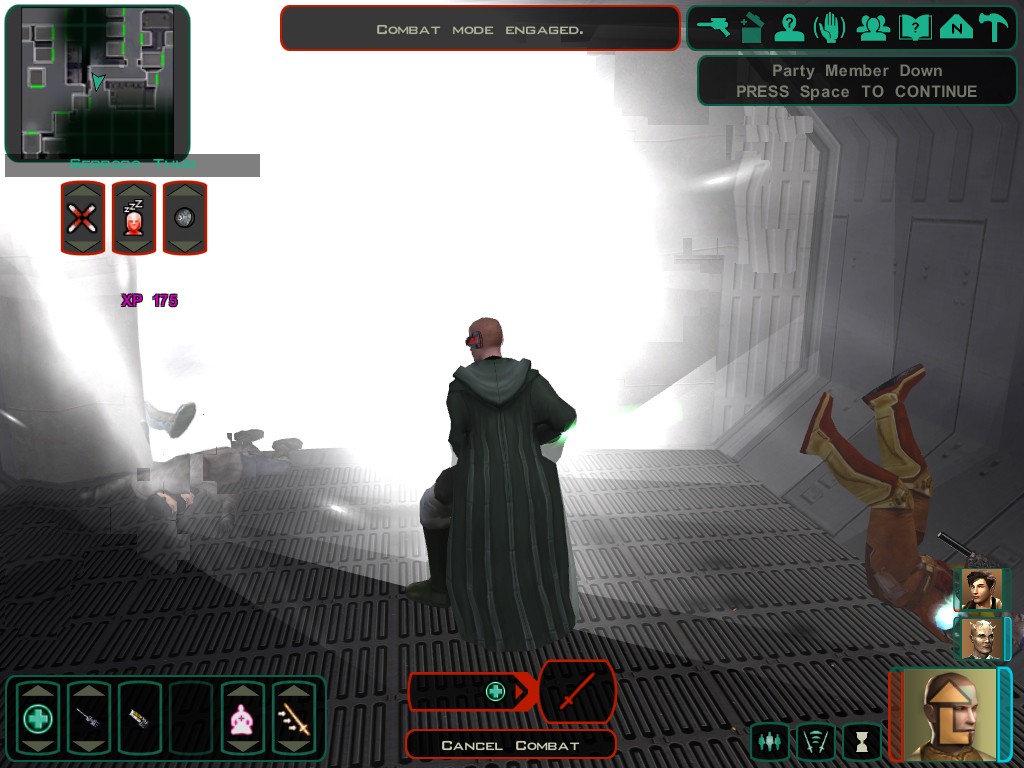Switch to the horned pale party member portrait
Image resolution: width=1024 pixels, height=768 pixels.
pyautogui.click(x=981, y=638)
